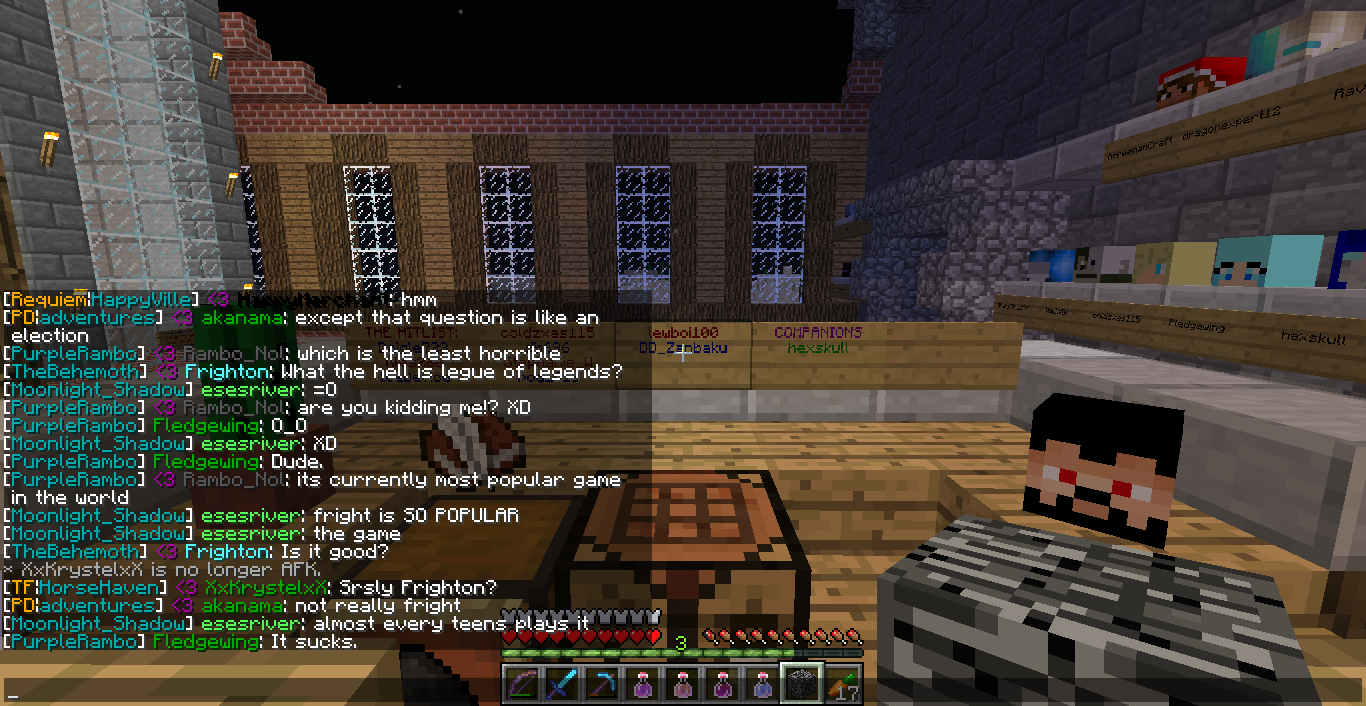Screen dimensions: 1366x706
Task: Choose the diamond pickaxe in the hotbar
Action: pyautogui.click(x=602, y=685)
